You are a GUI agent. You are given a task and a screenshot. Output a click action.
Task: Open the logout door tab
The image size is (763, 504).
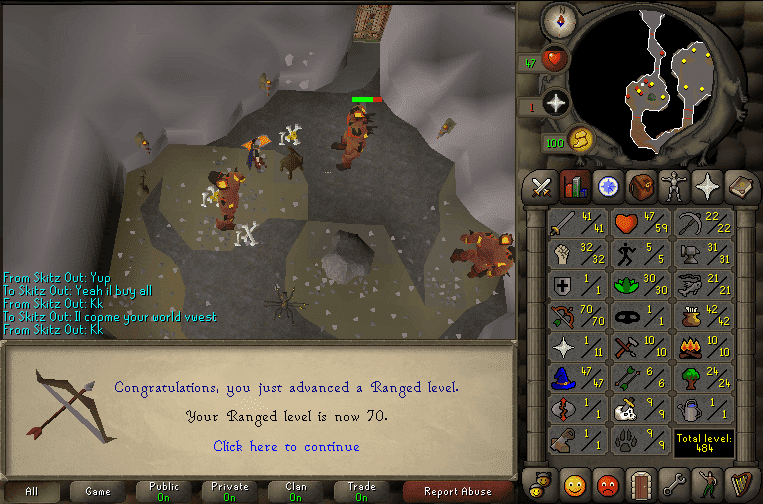pyautogui.click(x=640, y=483)
